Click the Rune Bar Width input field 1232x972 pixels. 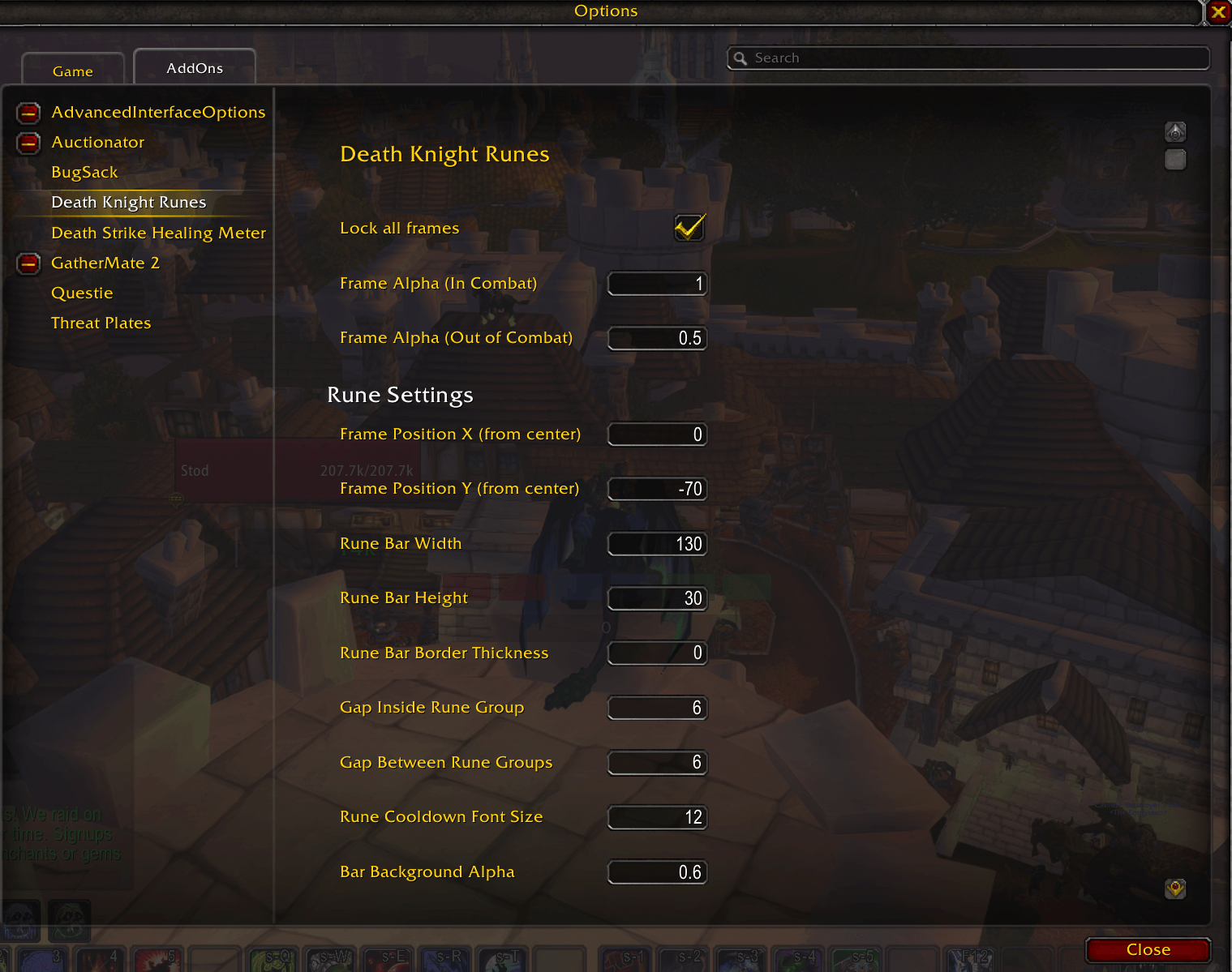coord(657,543)
